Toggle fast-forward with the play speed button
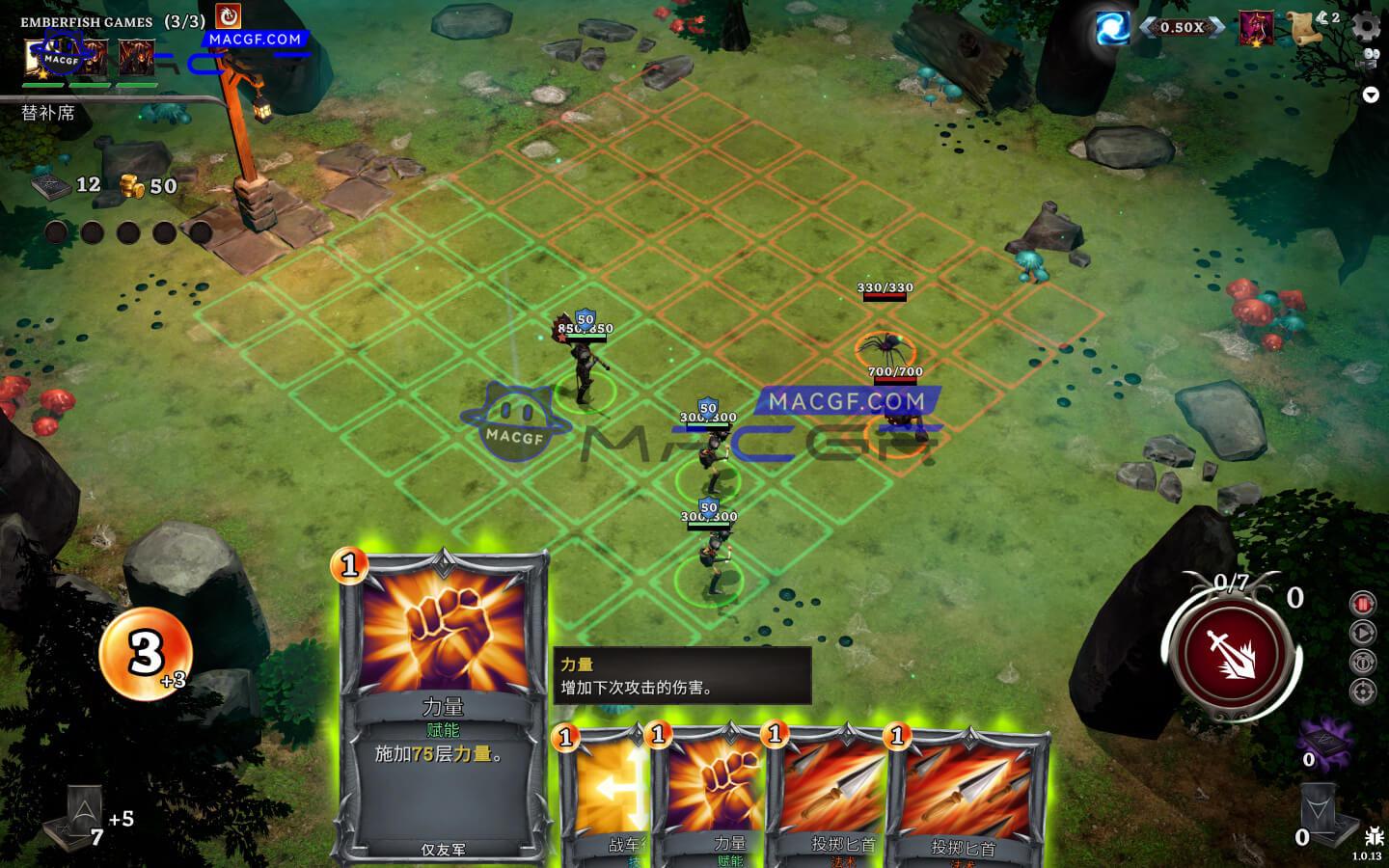This screenshot has height=868, width=1389. 1362,632
